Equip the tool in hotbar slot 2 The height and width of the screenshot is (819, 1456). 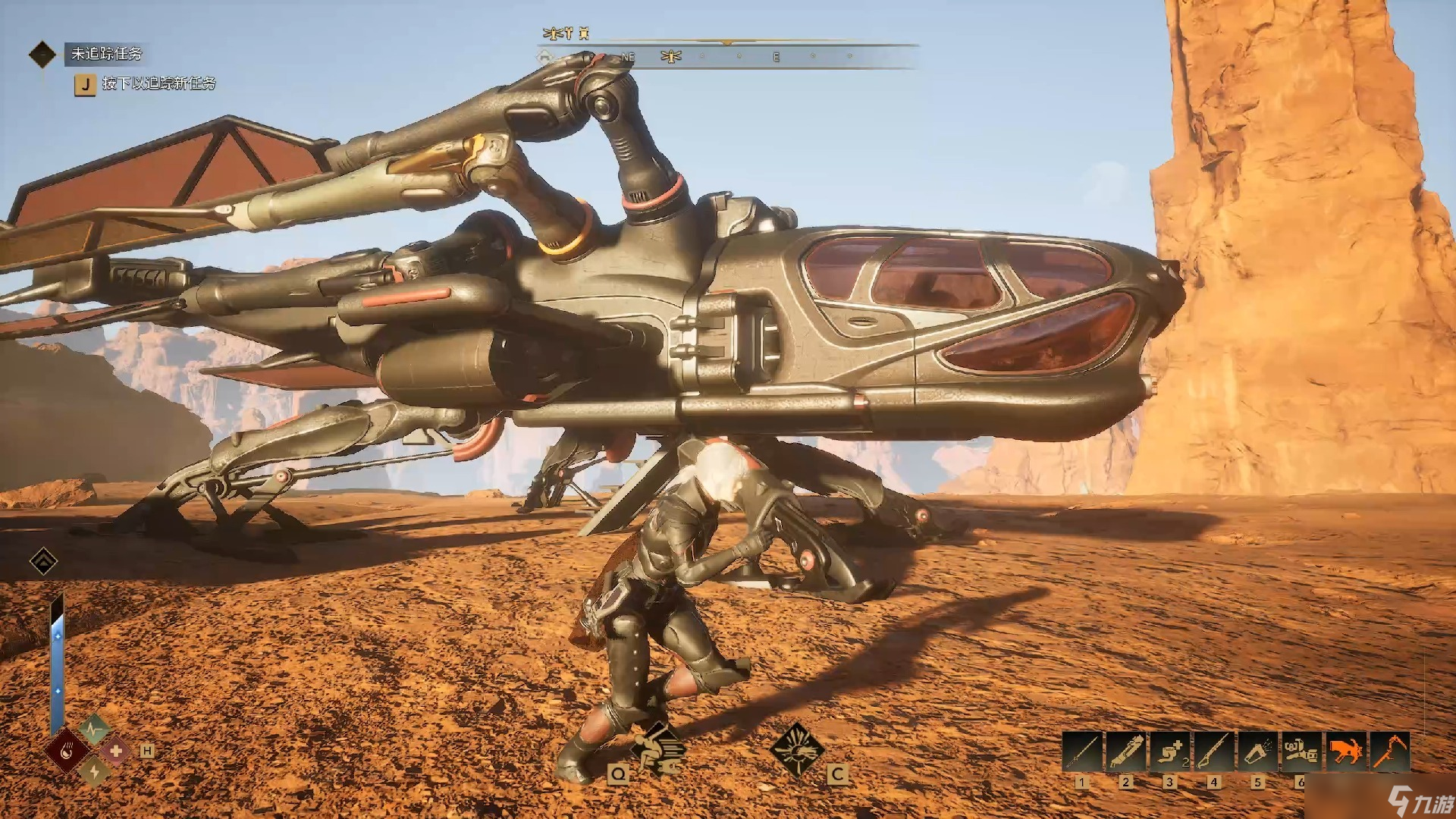[1126, 752]
